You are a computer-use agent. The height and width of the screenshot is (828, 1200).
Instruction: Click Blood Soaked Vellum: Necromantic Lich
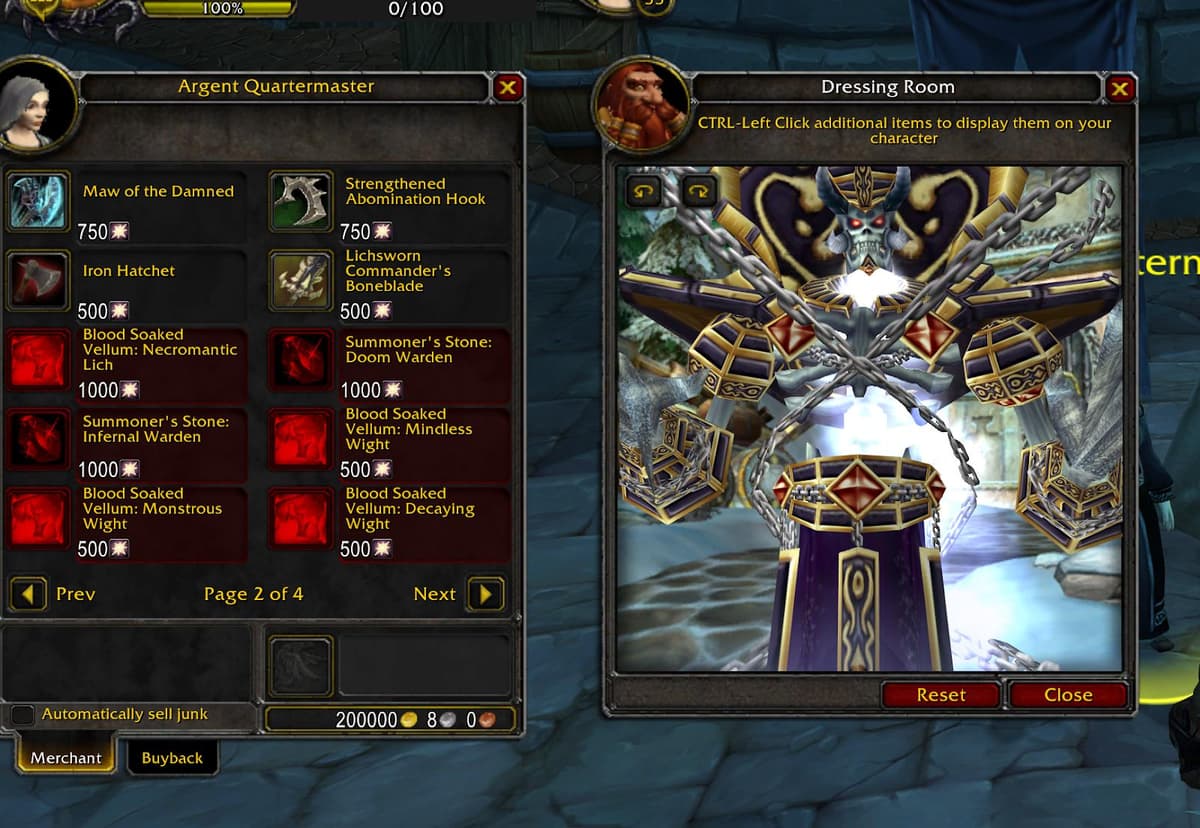(x=39, y=360)
